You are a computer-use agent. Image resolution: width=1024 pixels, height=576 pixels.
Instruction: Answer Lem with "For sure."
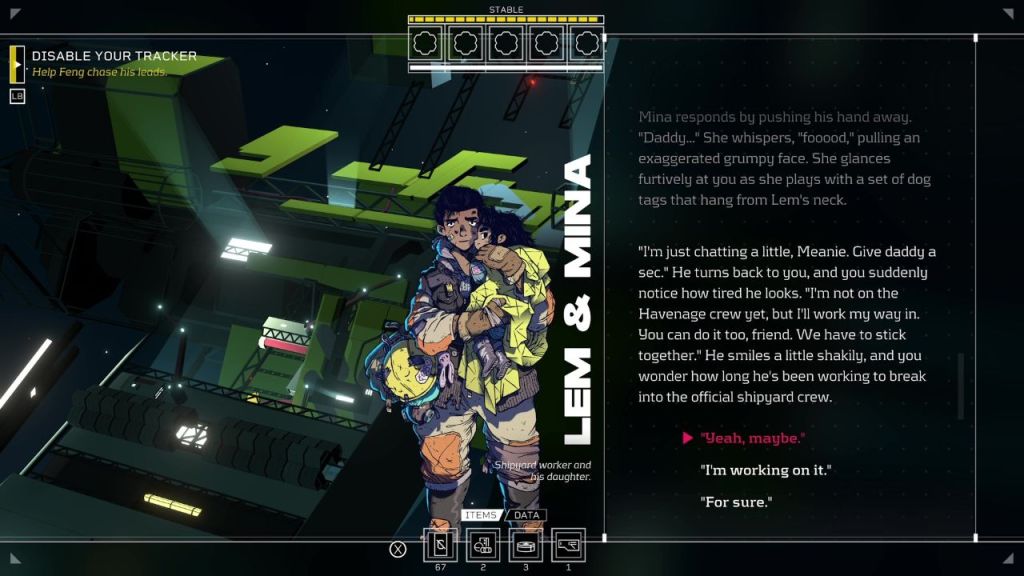coord(736,502)
